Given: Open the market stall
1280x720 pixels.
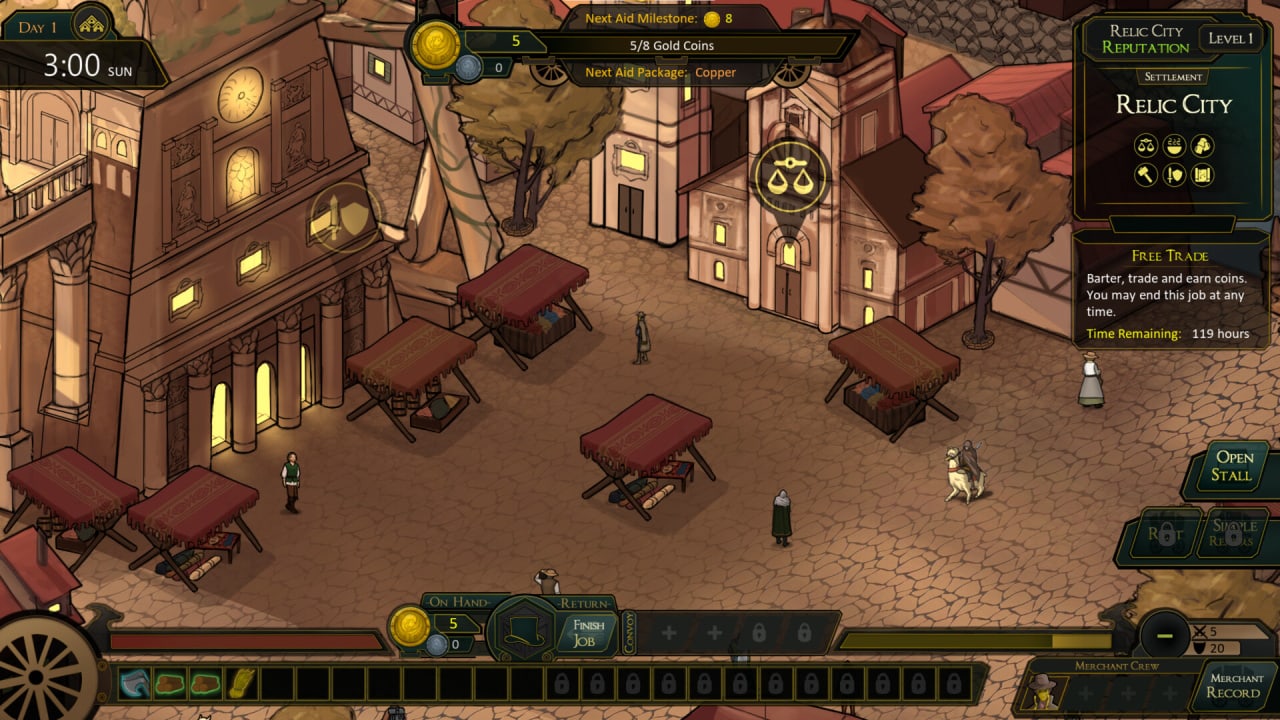Looking at the screenshot, I should pos(1232,467).
